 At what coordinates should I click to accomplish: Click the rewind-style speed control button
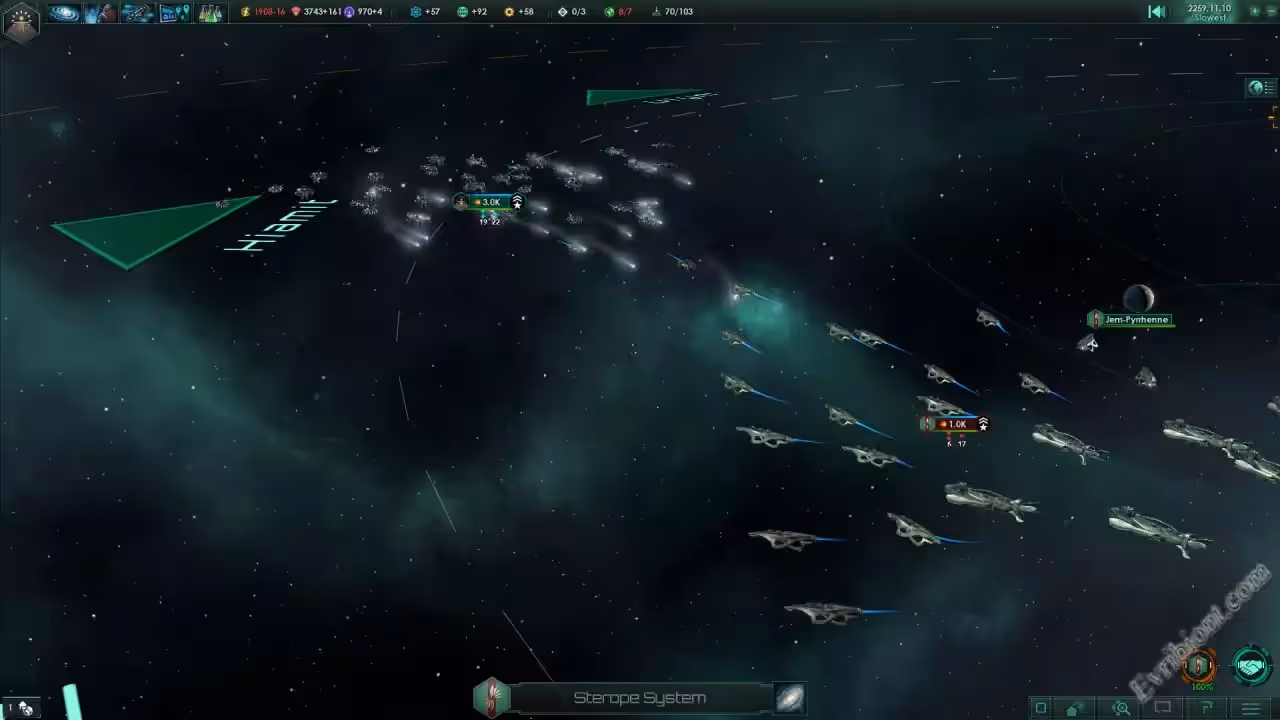(x=1156, y=12)
